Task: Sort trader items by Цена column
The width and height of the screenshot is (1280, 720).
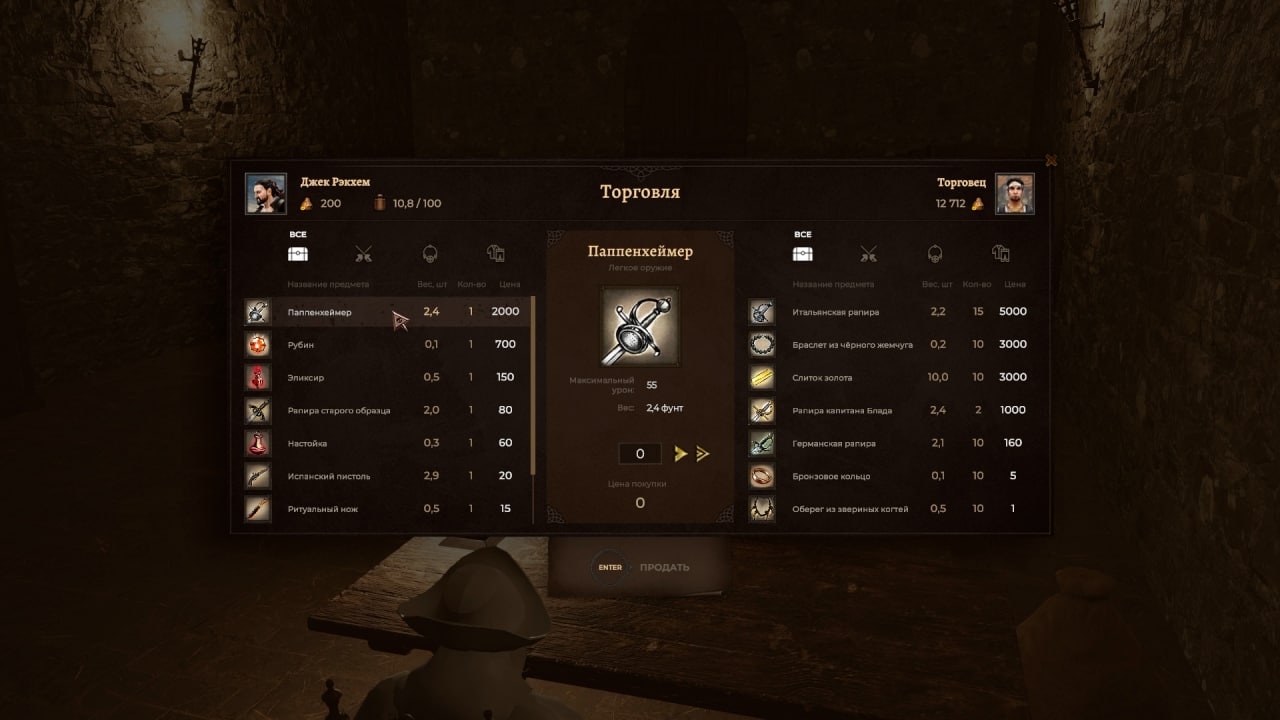Action: pyautogui.click(x=1014, y=284)
